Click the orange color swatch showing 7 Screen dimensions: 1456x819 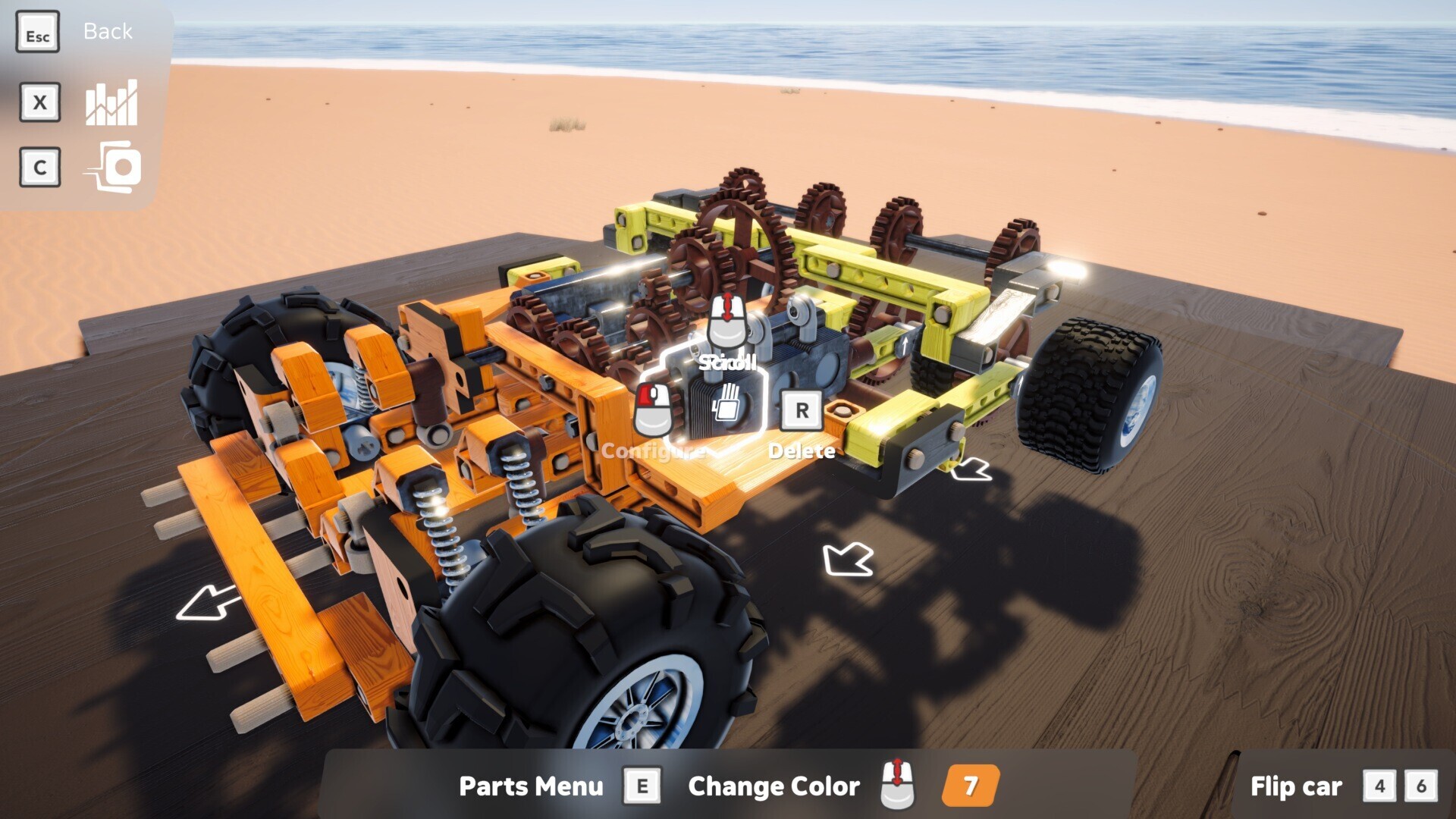point(973,784)
